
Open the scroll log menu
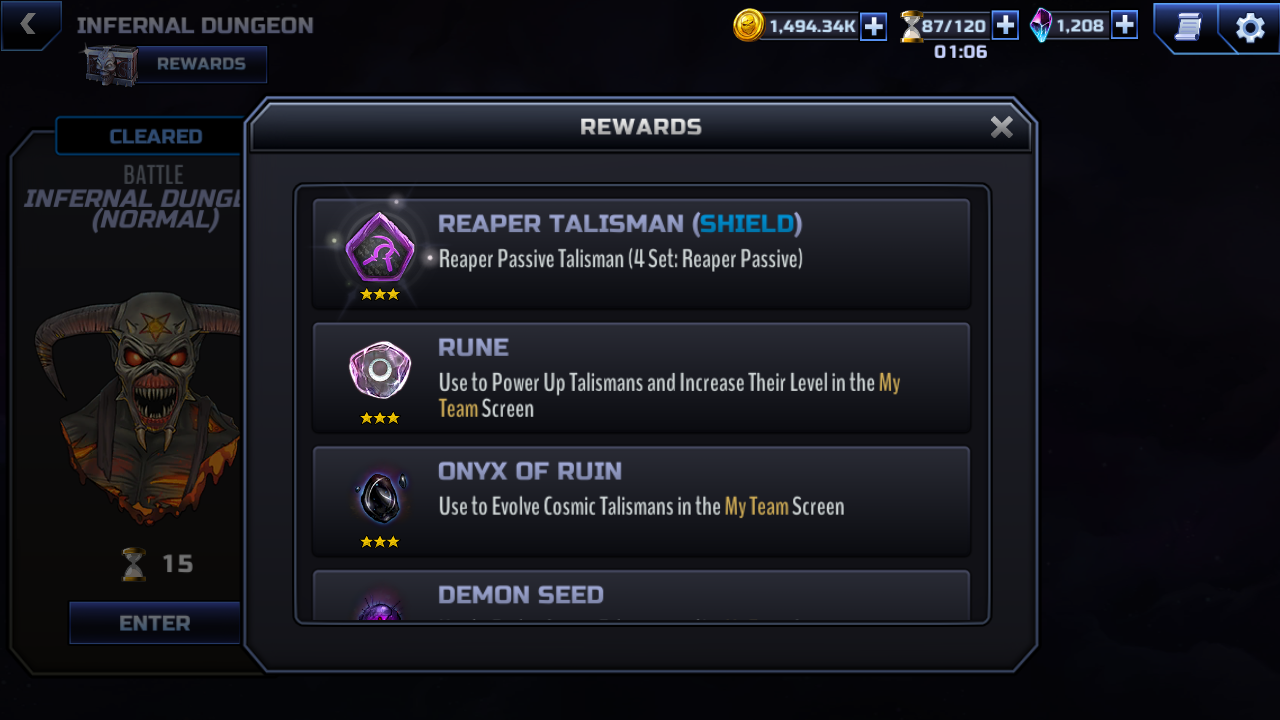tap(1187, 27)
